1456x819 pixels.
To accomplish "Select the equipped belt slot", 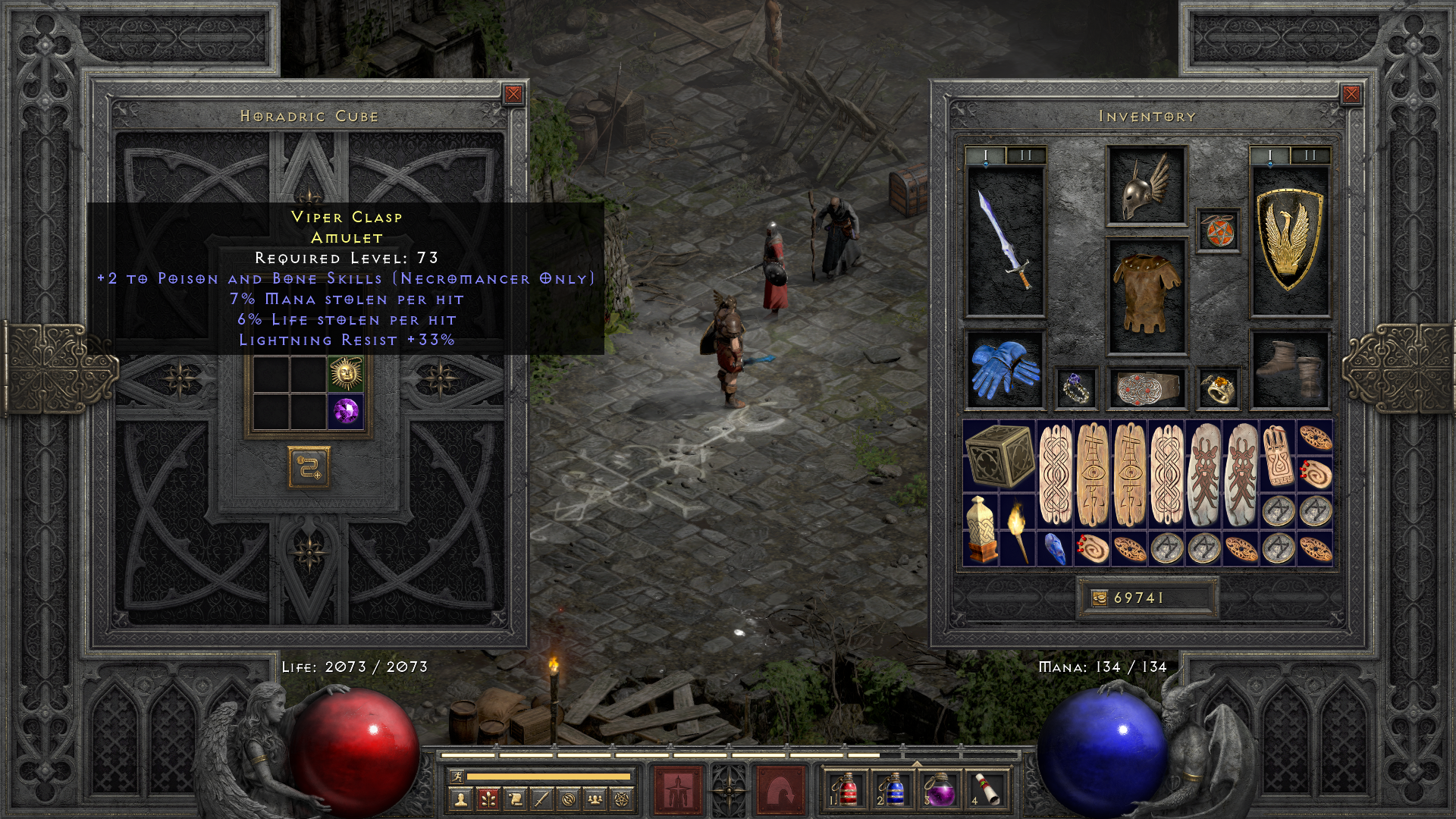I will coord(1146,388).
